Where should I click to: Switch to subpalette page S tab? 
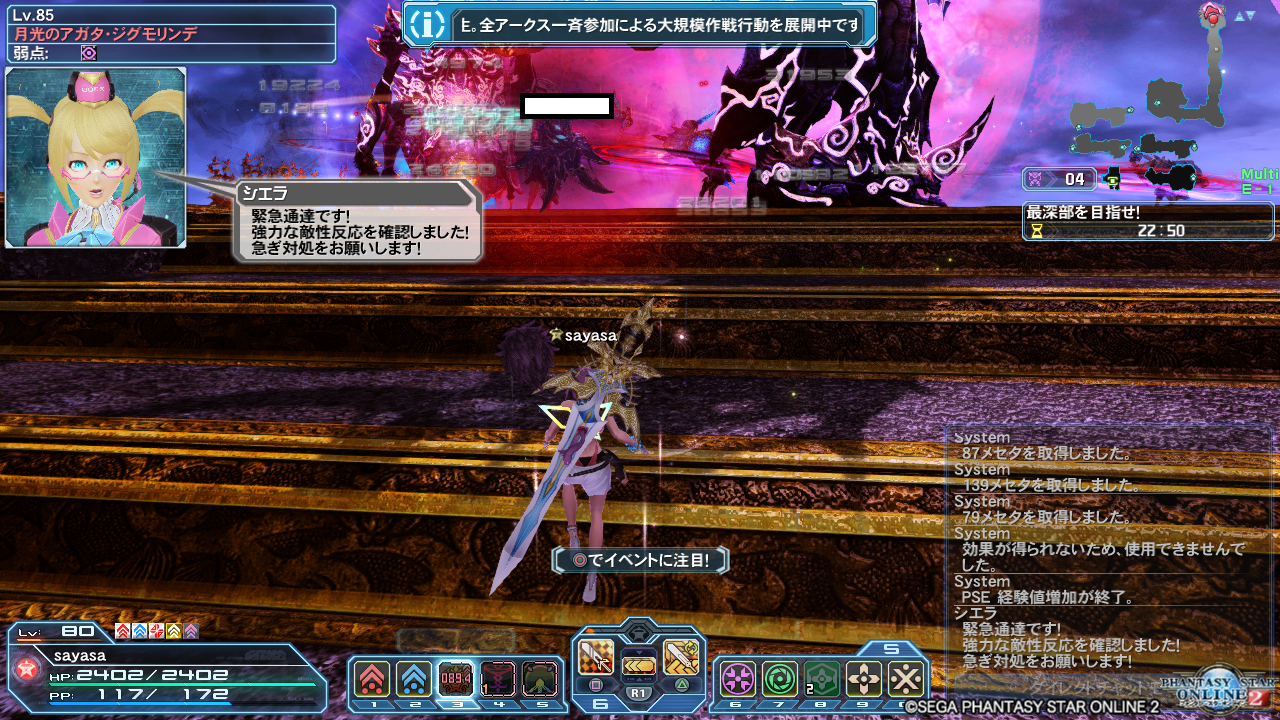[x=893, y=648]
